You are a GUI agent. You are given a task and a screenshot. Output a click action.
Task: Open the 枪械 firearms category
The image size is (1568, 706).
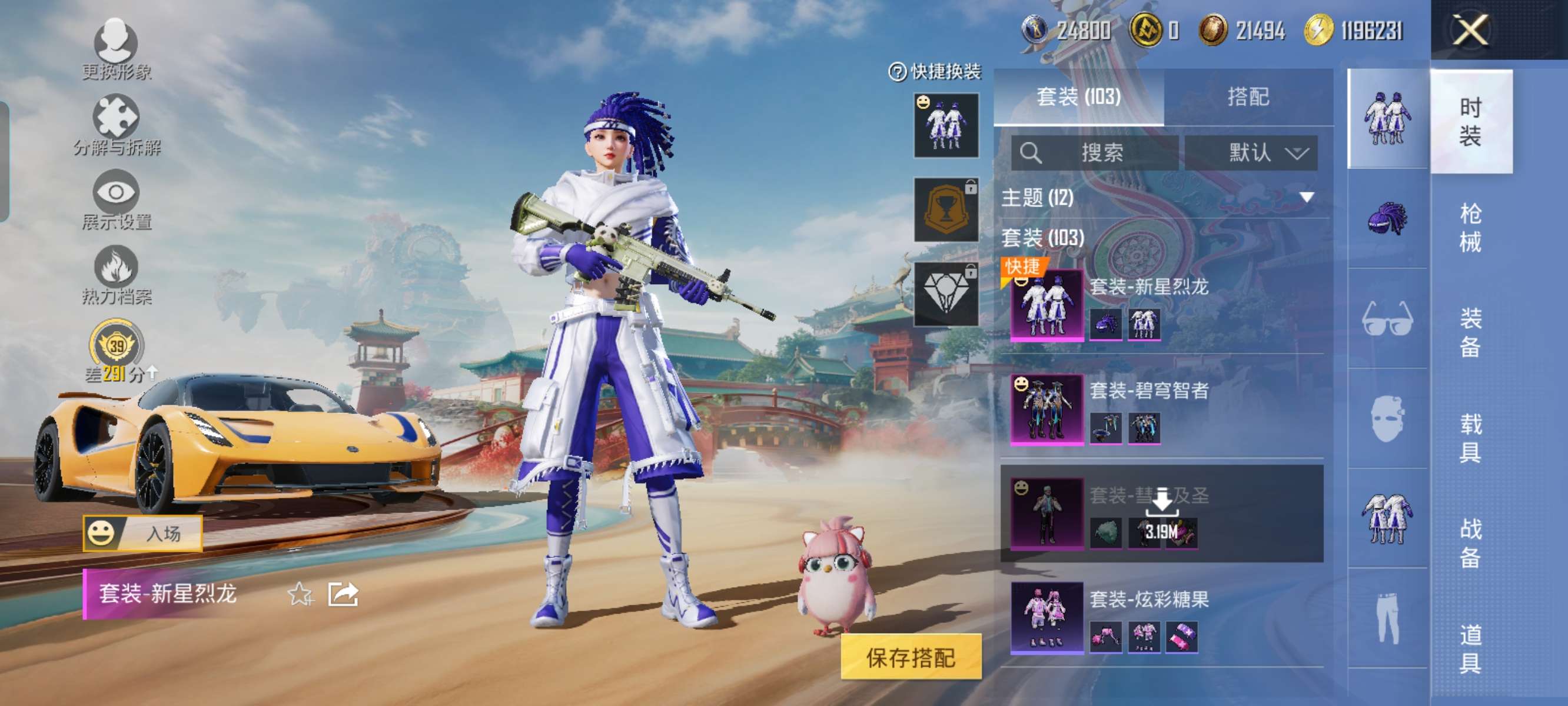[1470, 227]
